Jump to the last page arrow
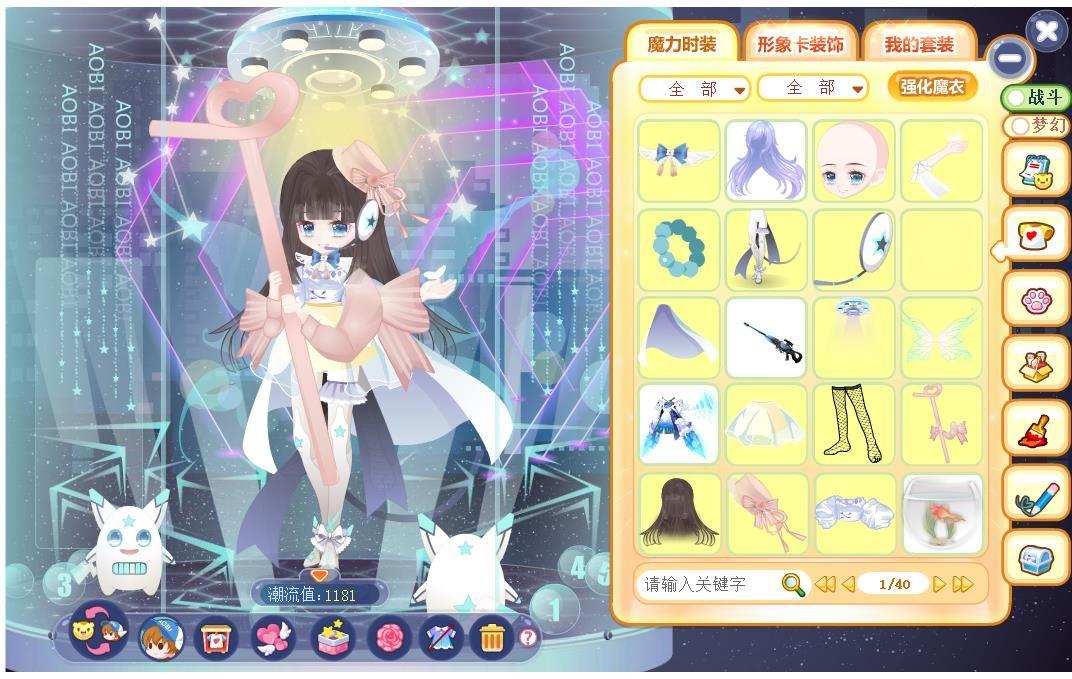Screen dimensions: 1072x679 click(962, 584)
